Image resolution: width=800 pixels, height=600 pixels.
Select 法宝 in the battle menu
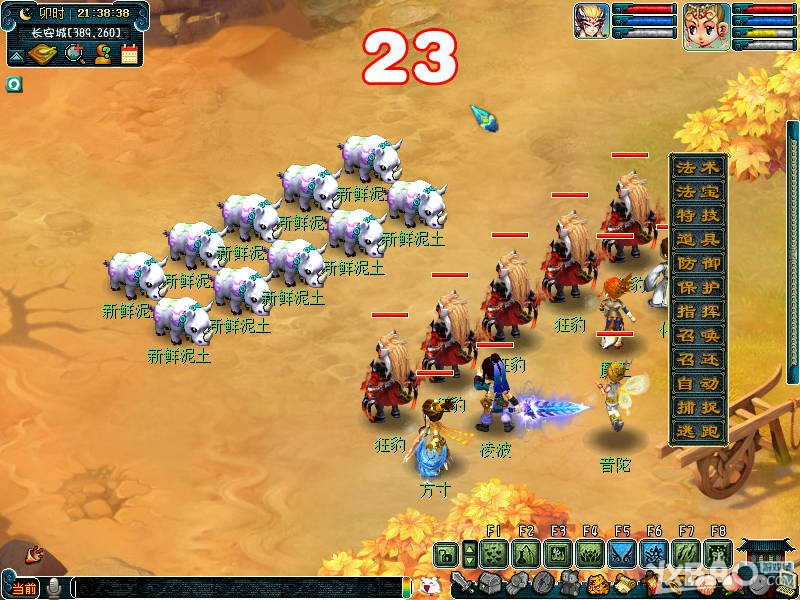point(697,191)
